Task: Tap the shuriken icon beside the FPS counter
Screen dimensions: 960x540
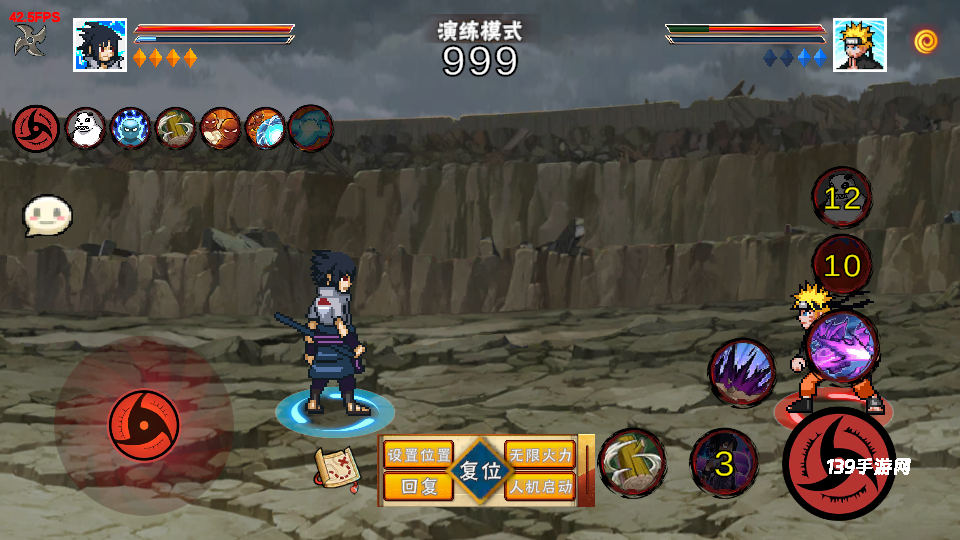Action: coord(29,40)
